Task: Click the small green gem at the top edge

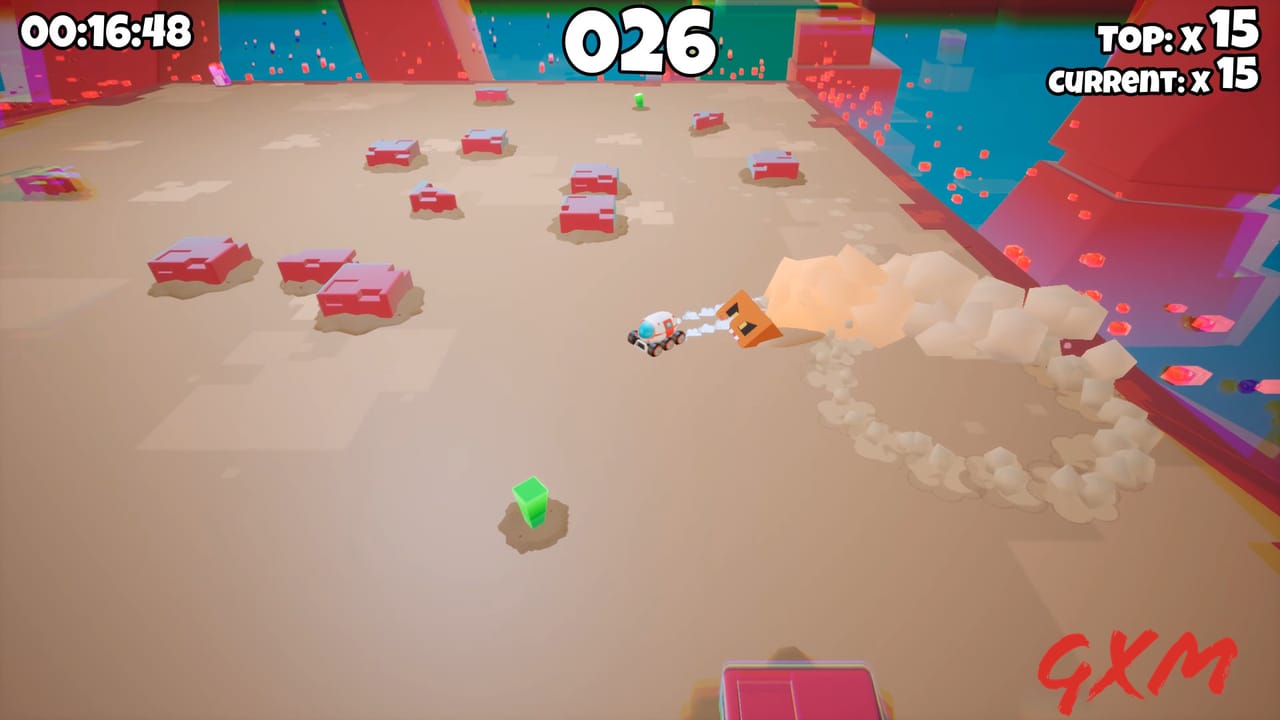Action: 638,100
